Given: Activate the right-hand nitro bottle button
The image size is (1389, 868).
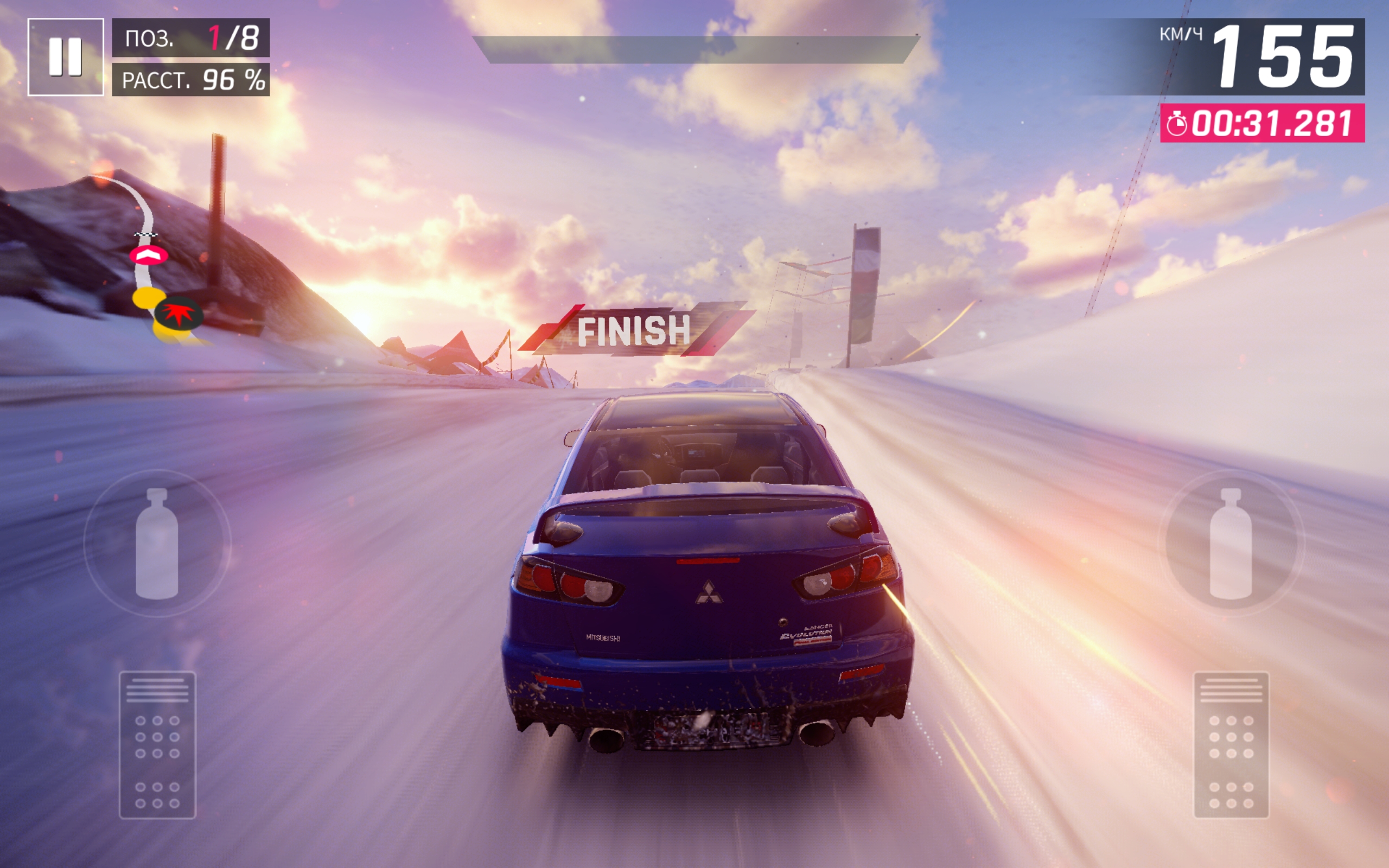Looking at the screenshot, I should pyautogui.click(x=1231, y=543).
